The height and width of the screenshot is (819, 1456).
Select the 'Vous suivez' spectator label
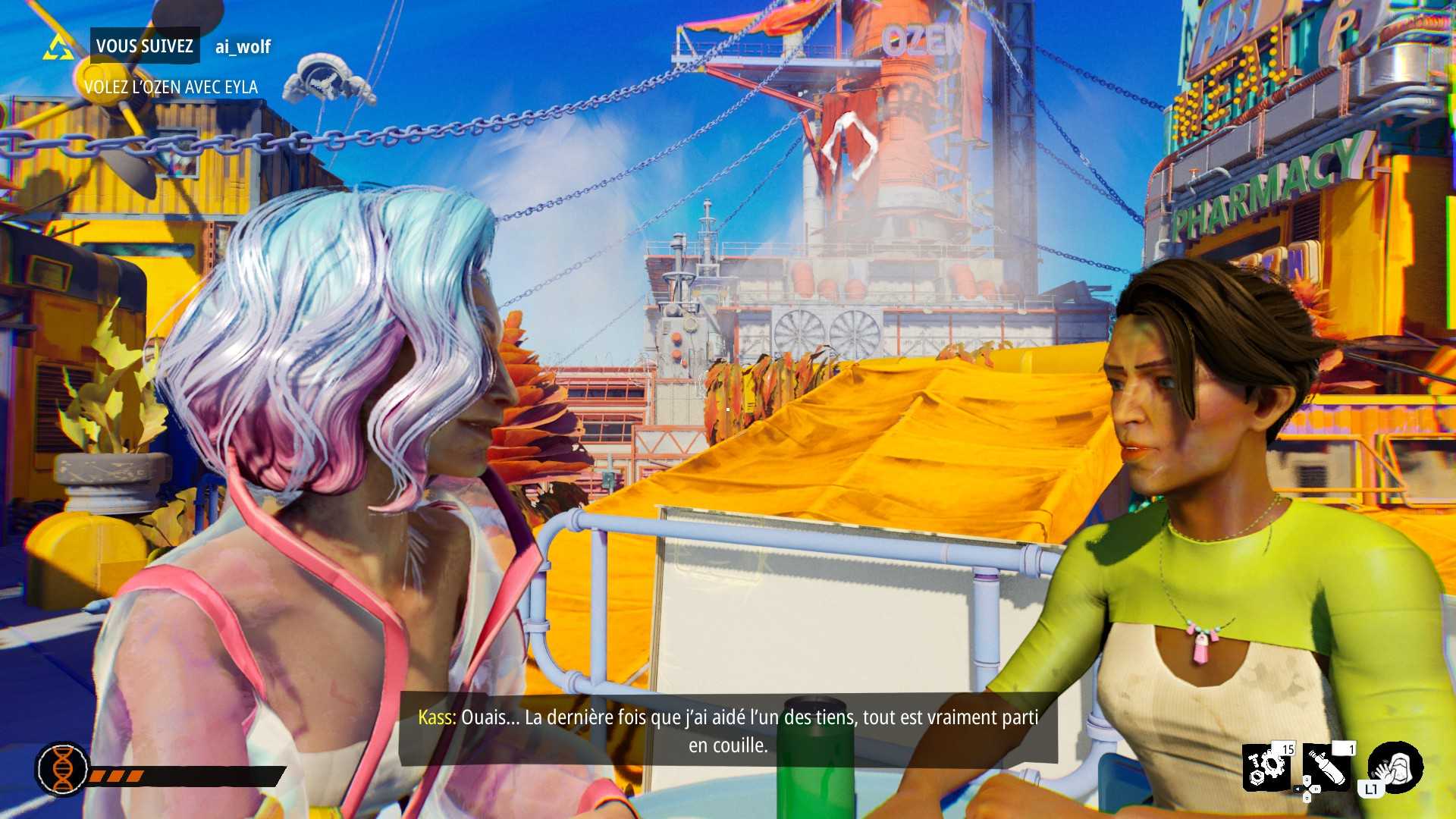[145, 46]
